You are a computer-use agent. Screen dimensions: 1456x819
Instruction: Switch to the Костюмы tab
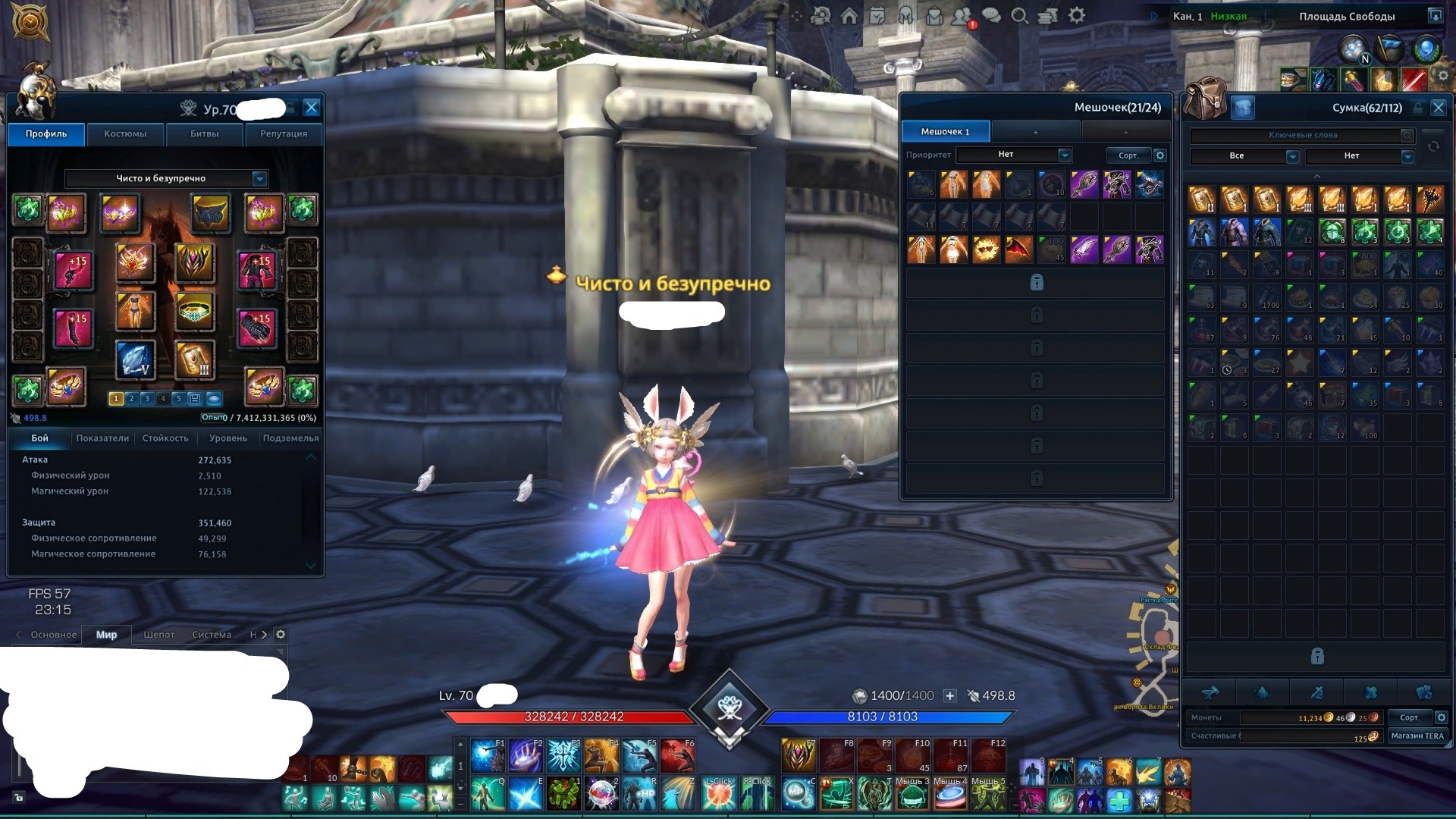pos(125,134)
